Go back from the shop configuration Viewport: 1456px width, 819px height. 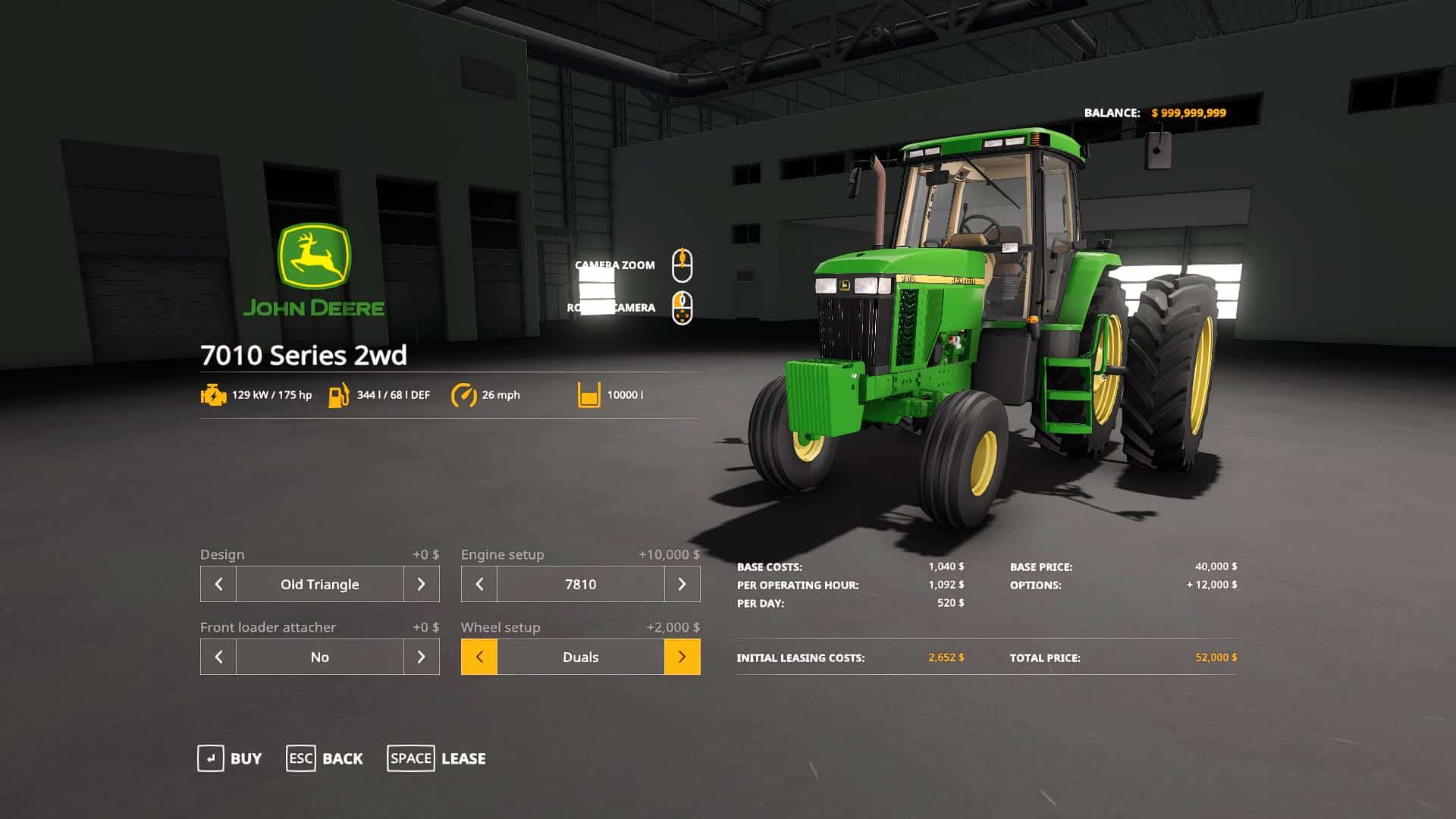click(325, 758)
